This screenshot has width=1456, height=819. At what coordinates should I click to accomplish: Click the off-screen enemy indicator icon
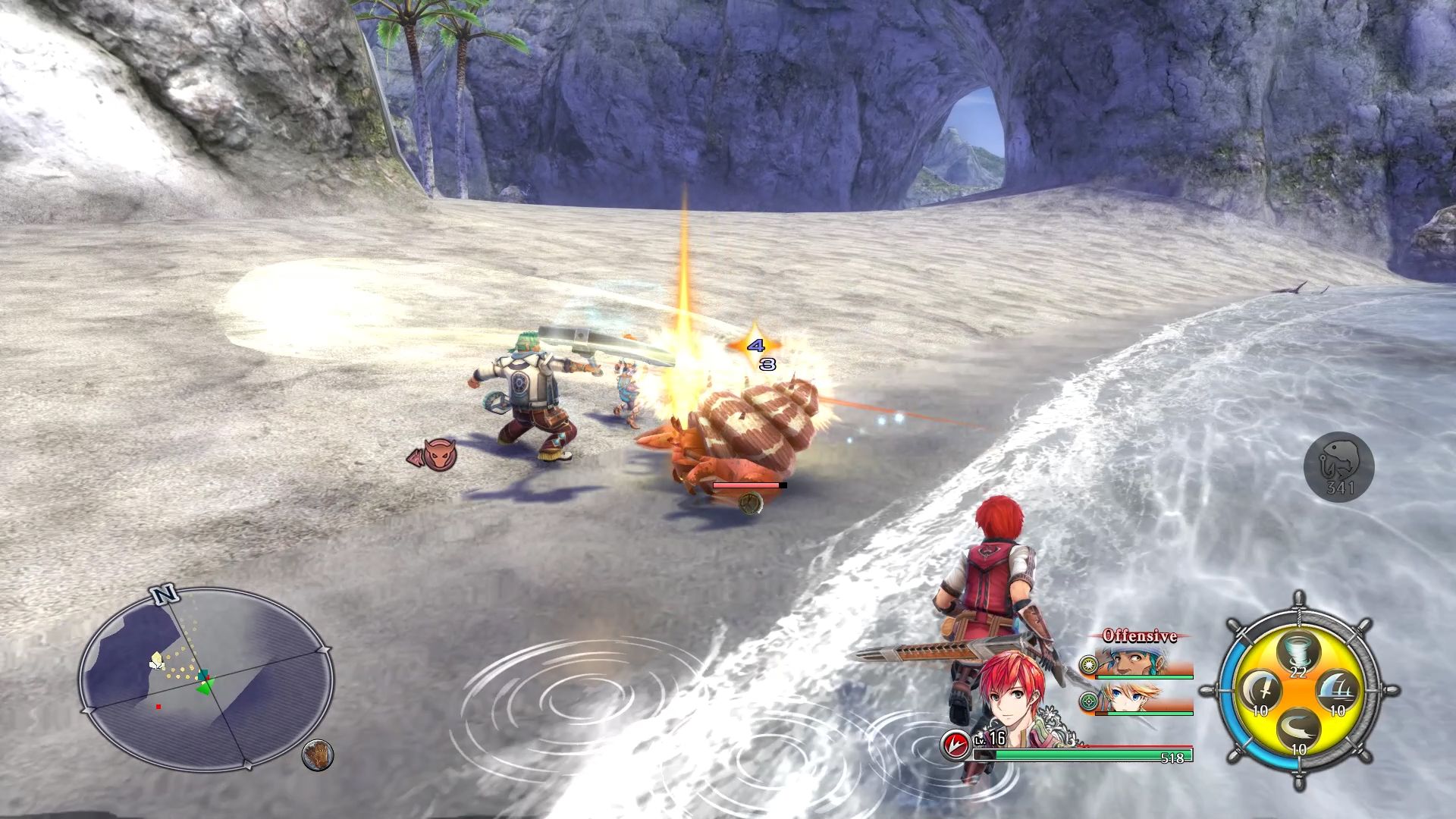tap(435, 455)
